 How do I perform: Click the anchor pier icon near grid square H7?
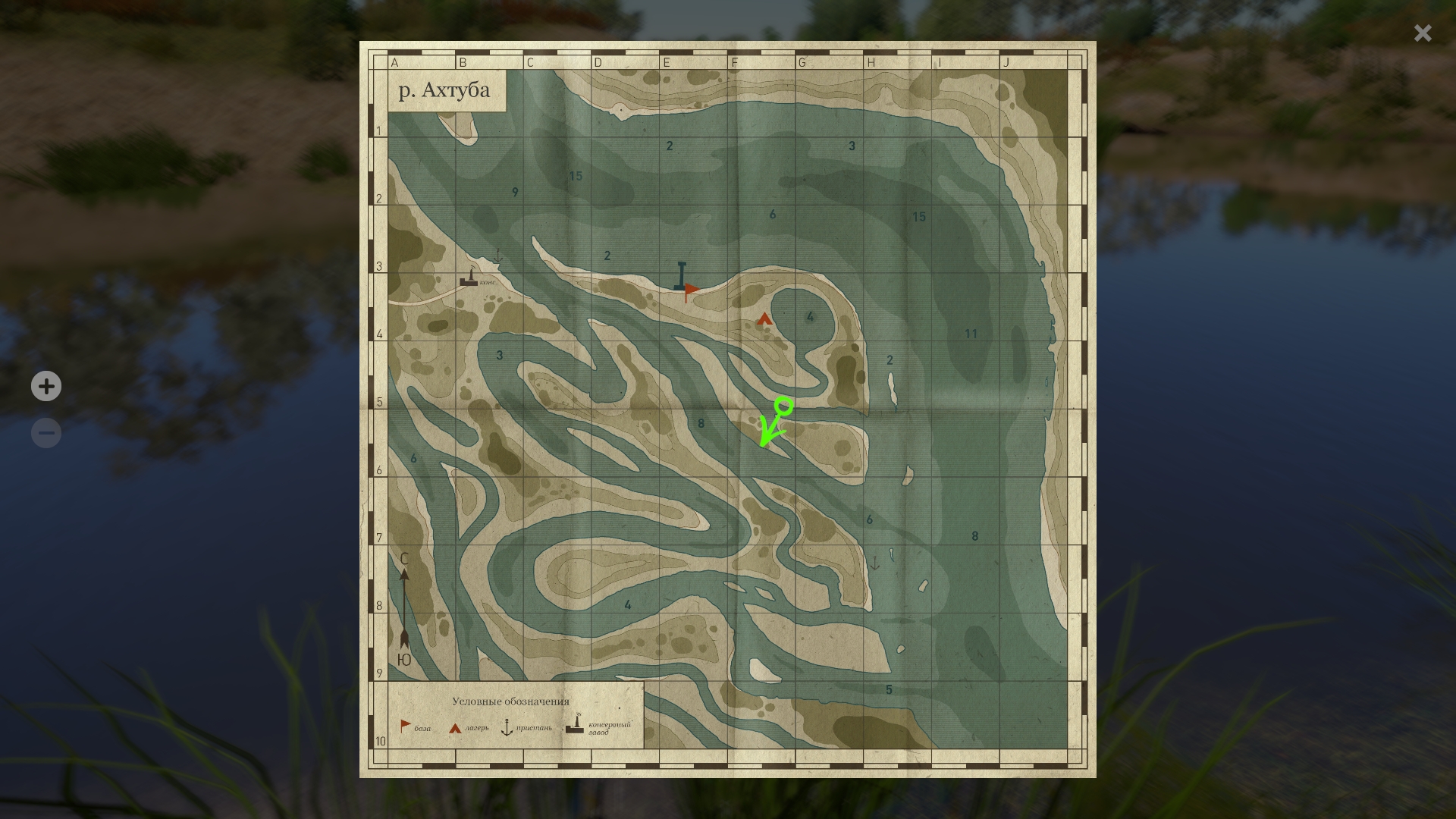[x=876, y=562]
